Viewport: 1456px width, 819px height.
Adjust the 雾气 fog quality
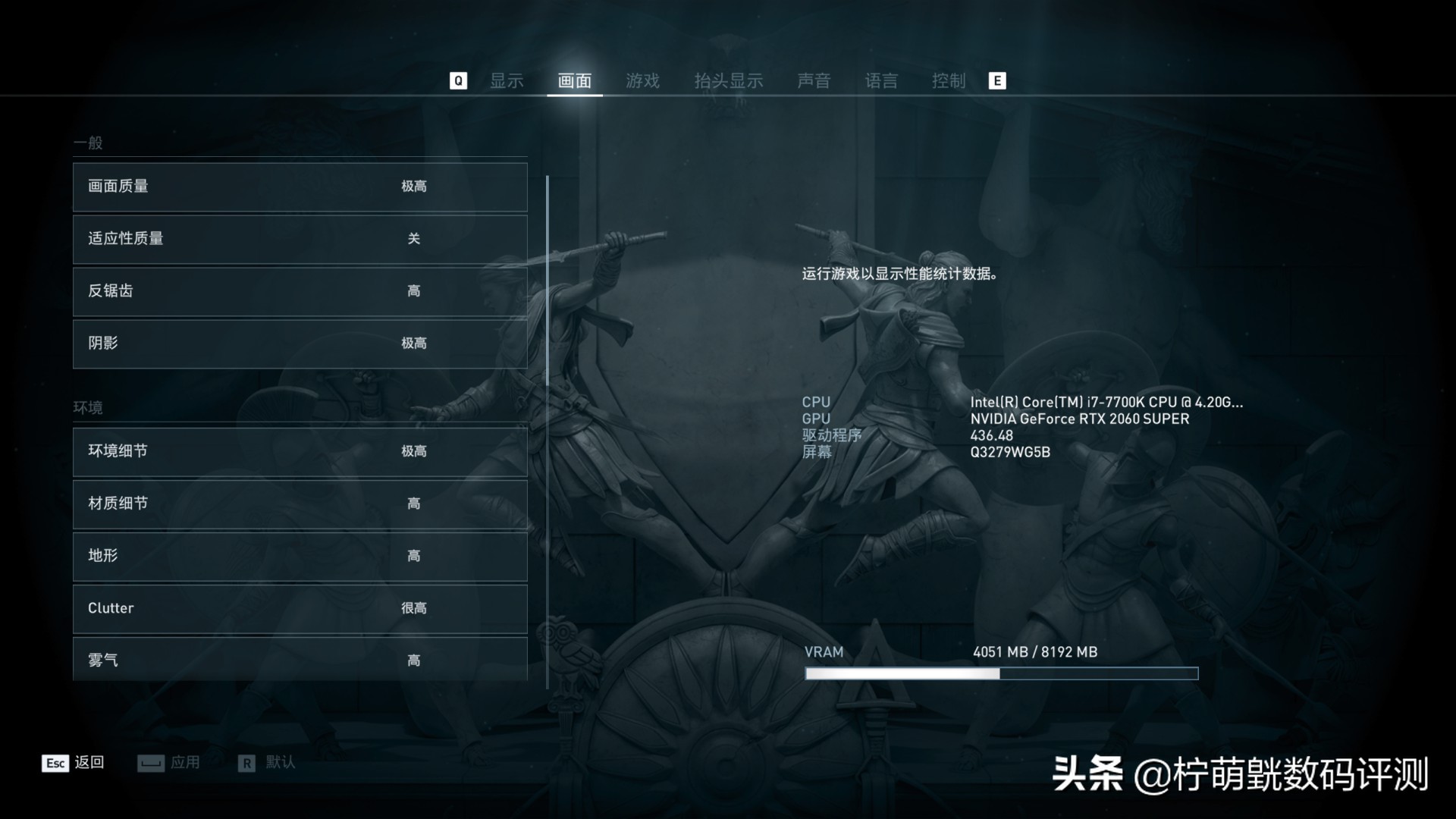300,659
